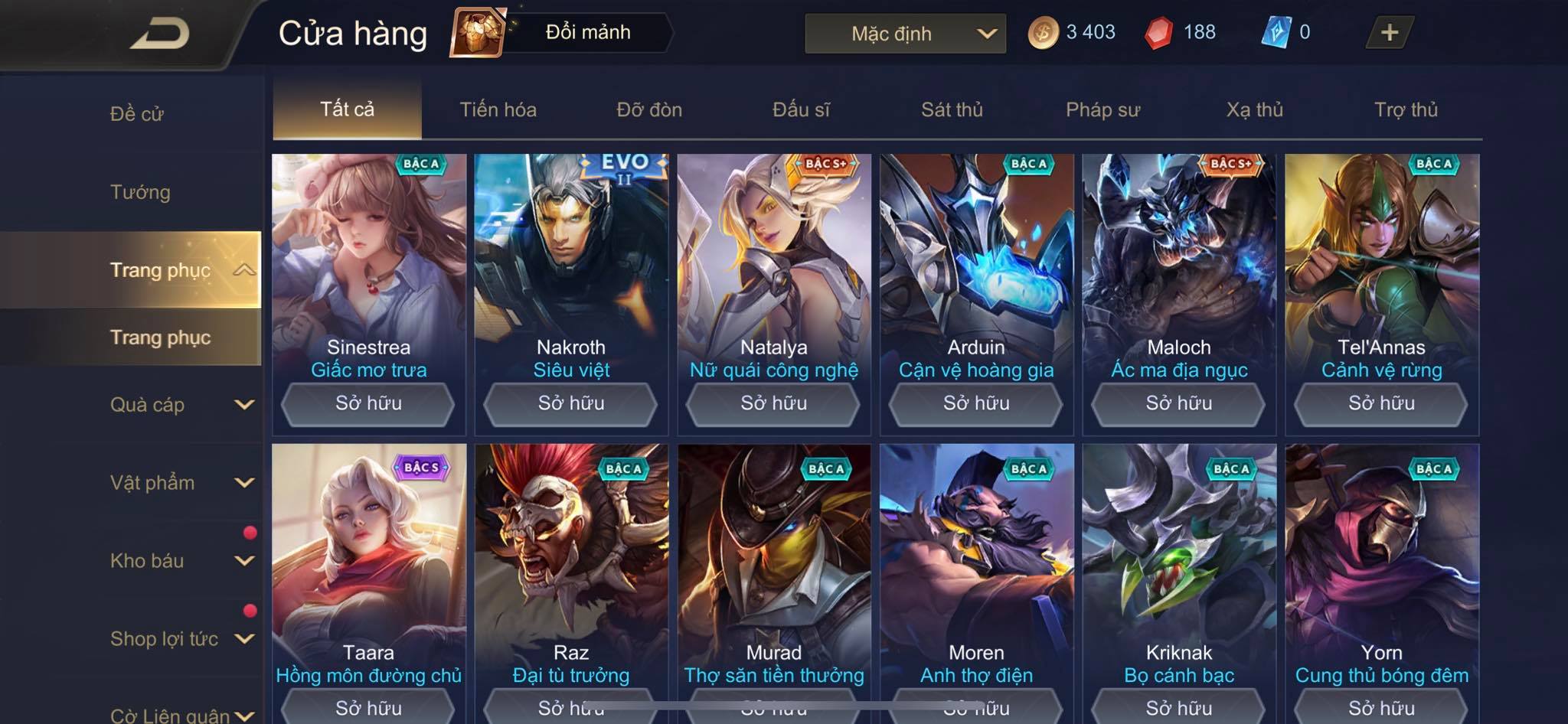Select the Sát thủ tab
This screenshot has width=1568, height=724.
pos(952,109)
